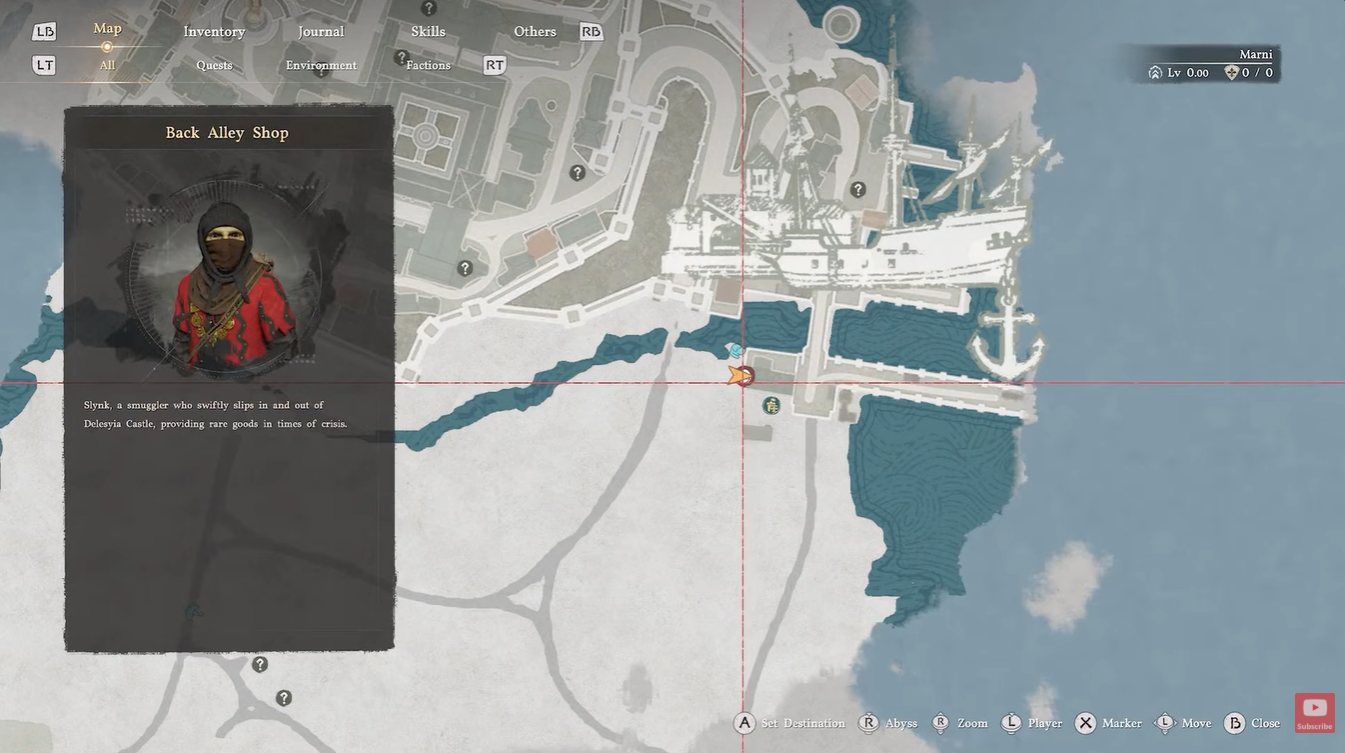1345x753 pixels.
Task: Switch to the Inventory tab
Action: 214,32
